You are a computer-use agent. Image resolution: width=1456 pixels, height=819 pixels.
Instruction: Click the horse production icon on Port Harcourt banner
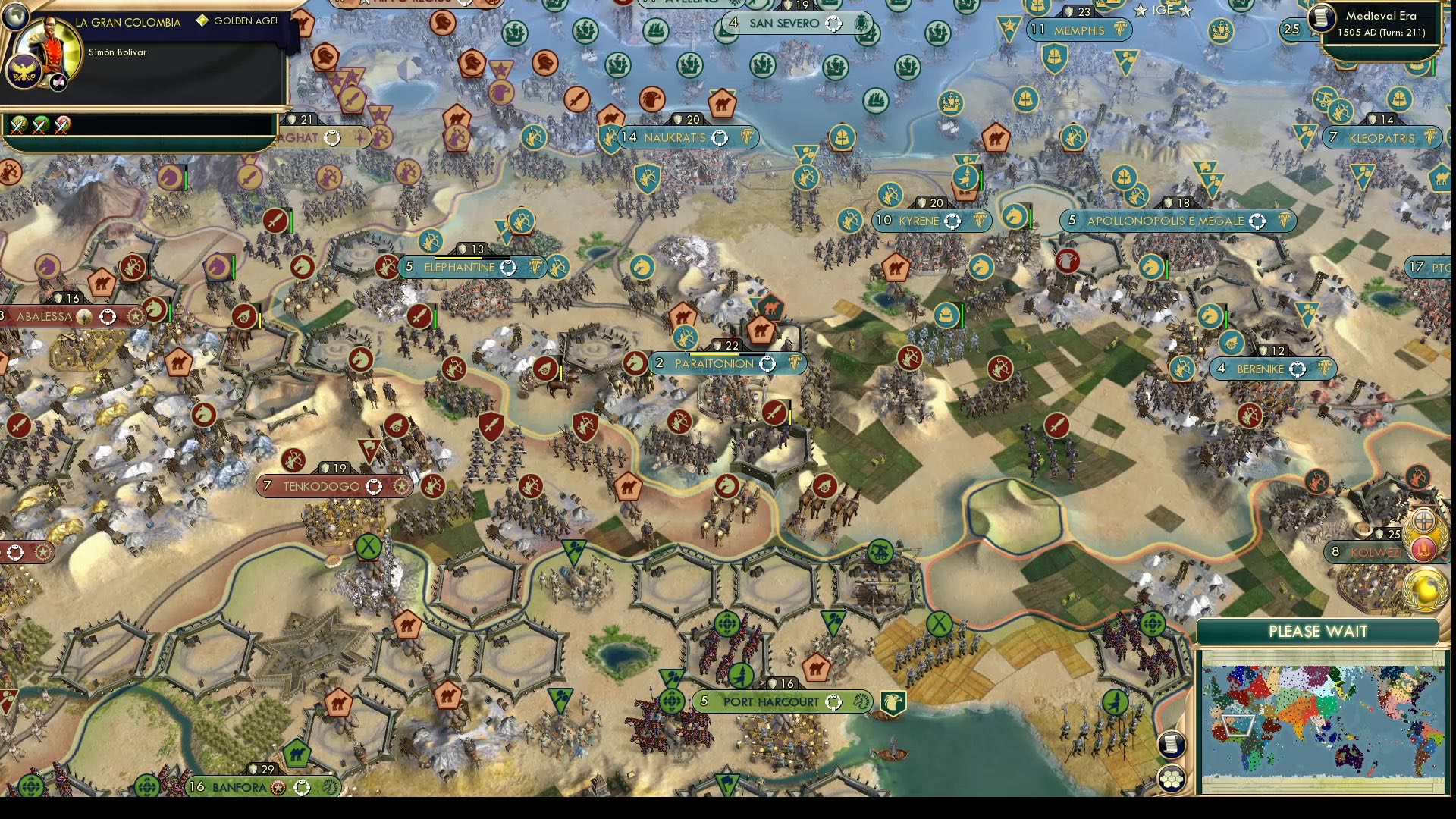861,701
